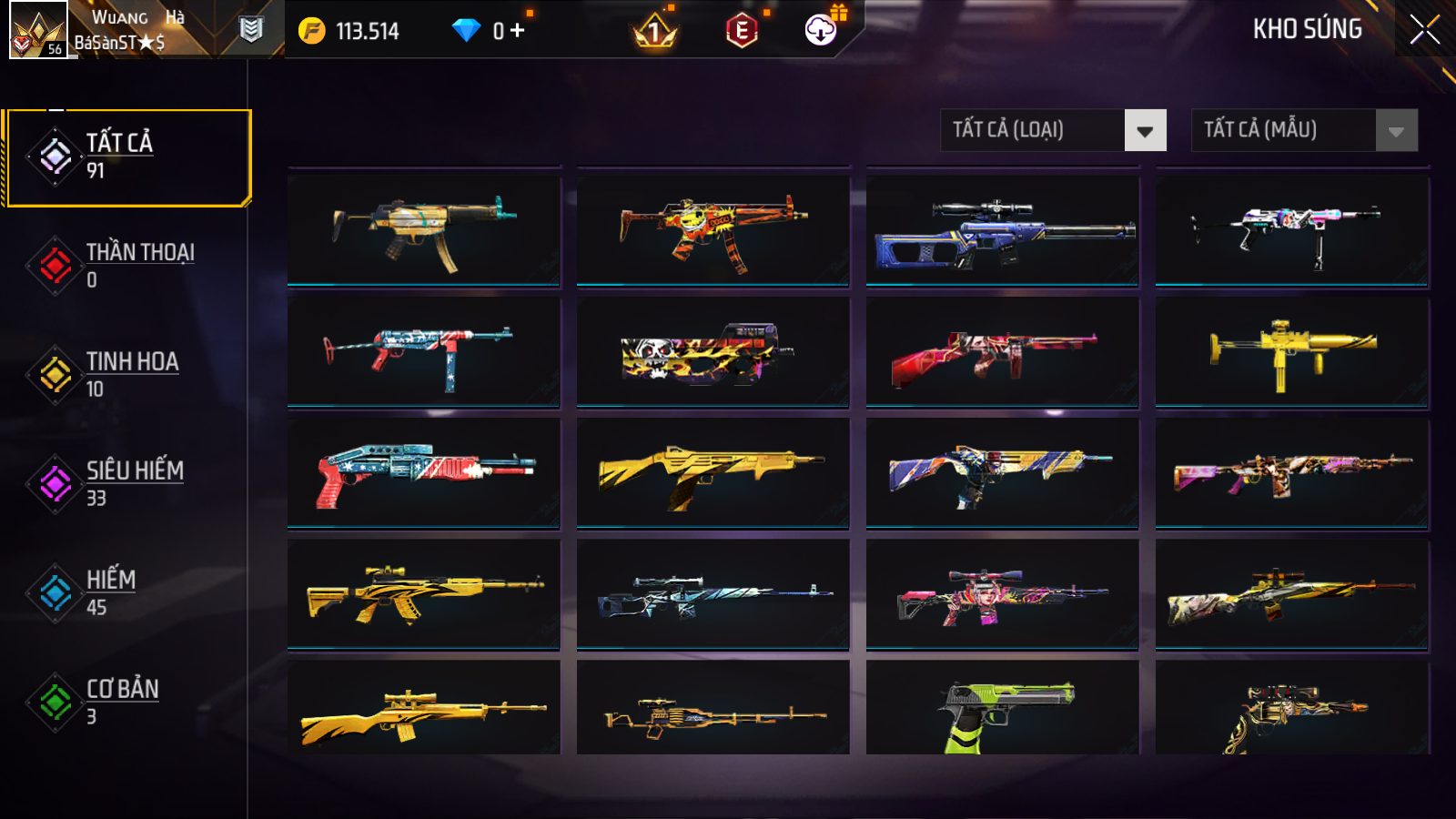Pick the stars-and-stripes shotgun skin
The height and width of the screenshot is (819, 1456).
click(423, 473)
